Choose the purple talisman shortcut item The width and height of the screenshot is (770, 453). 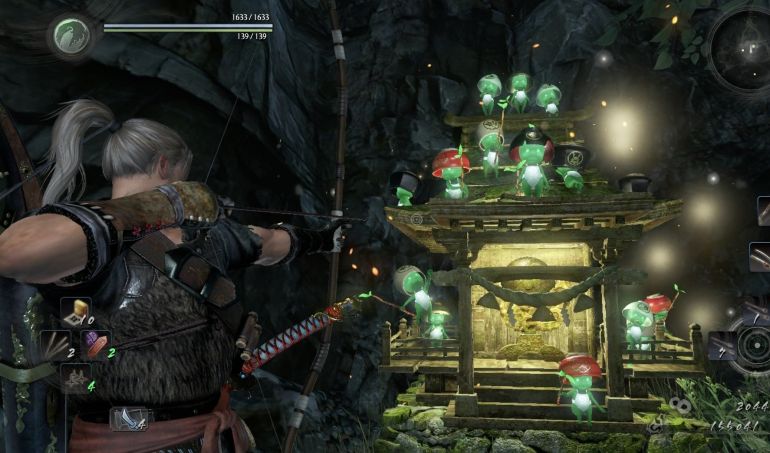(x=96, y=345)
